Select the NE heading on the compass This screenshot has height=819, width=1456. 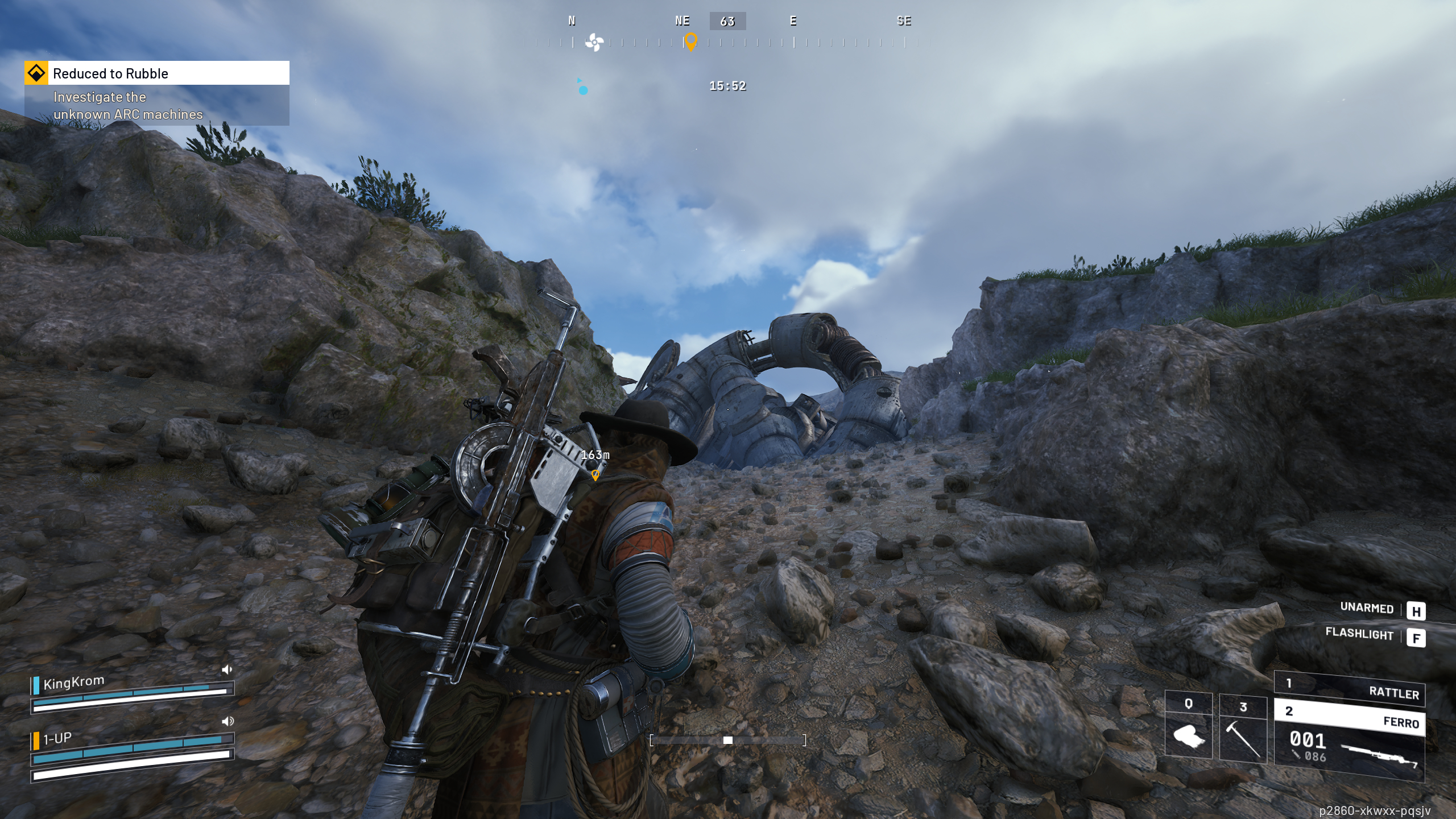tap(681, 21)
